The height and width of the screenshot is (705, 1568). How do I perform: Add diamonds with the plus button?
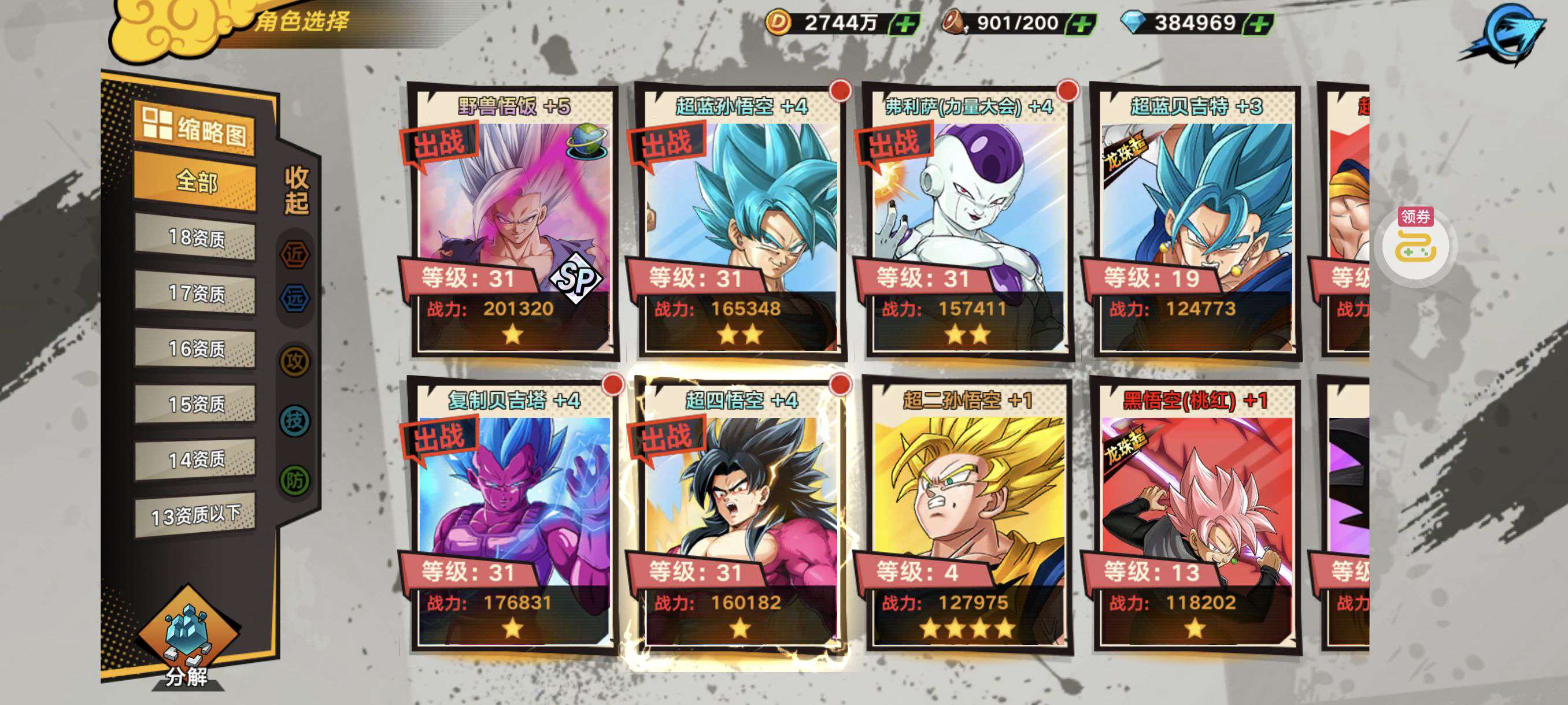(1259, 24)
